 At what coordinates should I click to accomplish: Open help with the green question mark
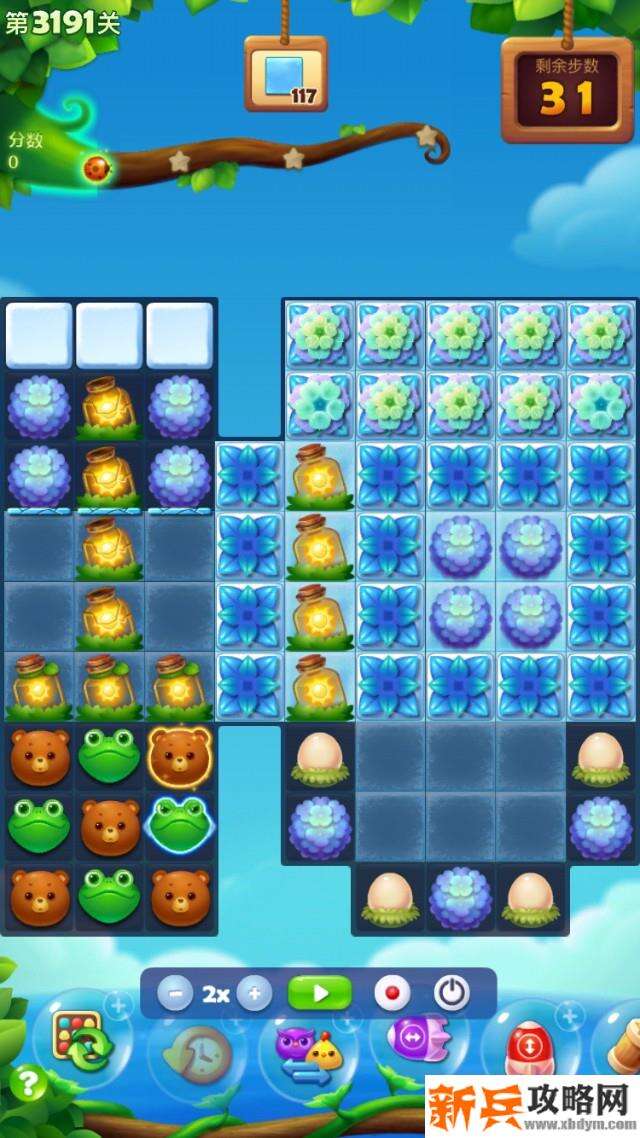pos(29,1084)
